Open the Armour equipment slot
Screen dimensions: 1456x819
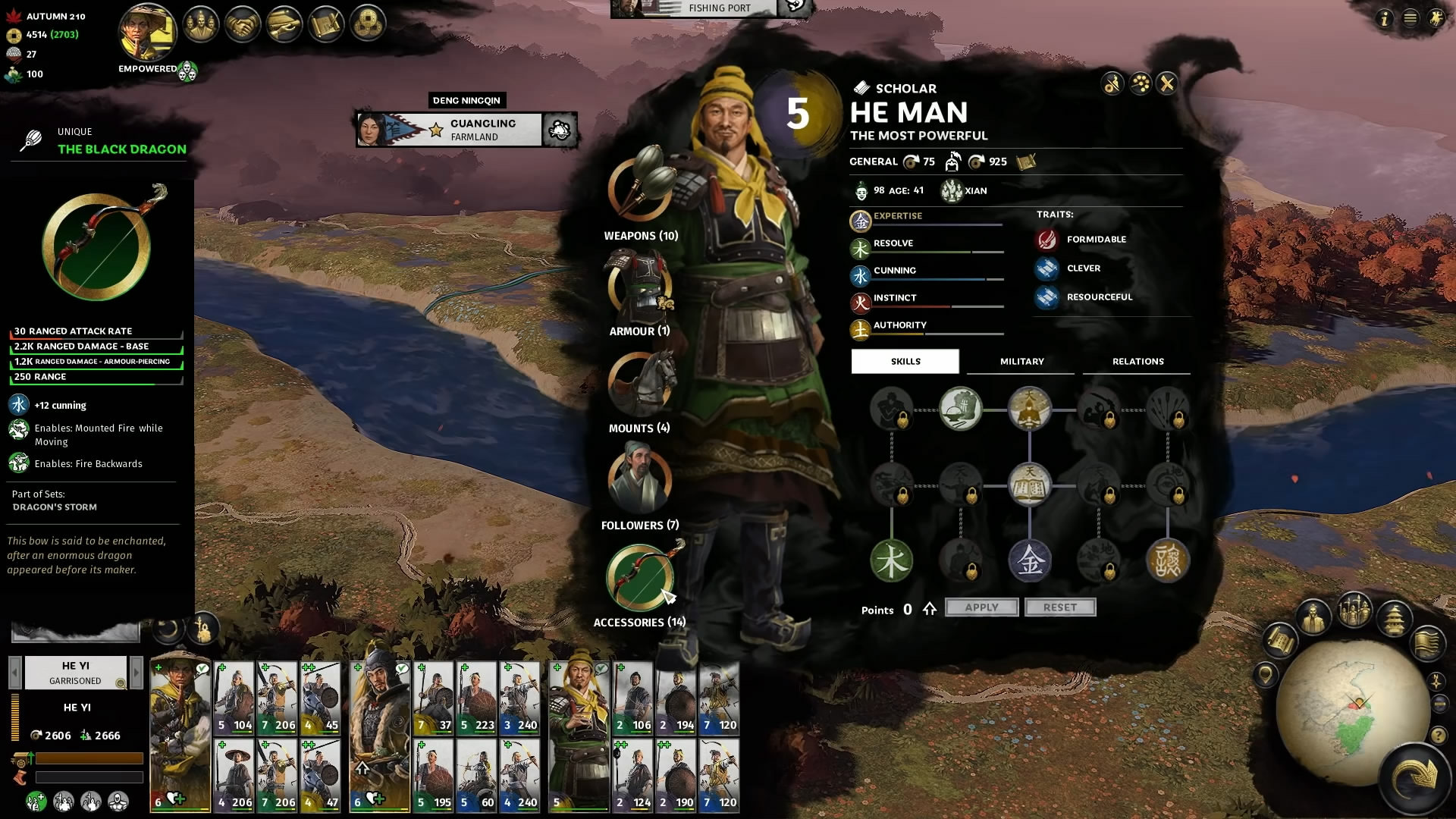click(640, 286)
